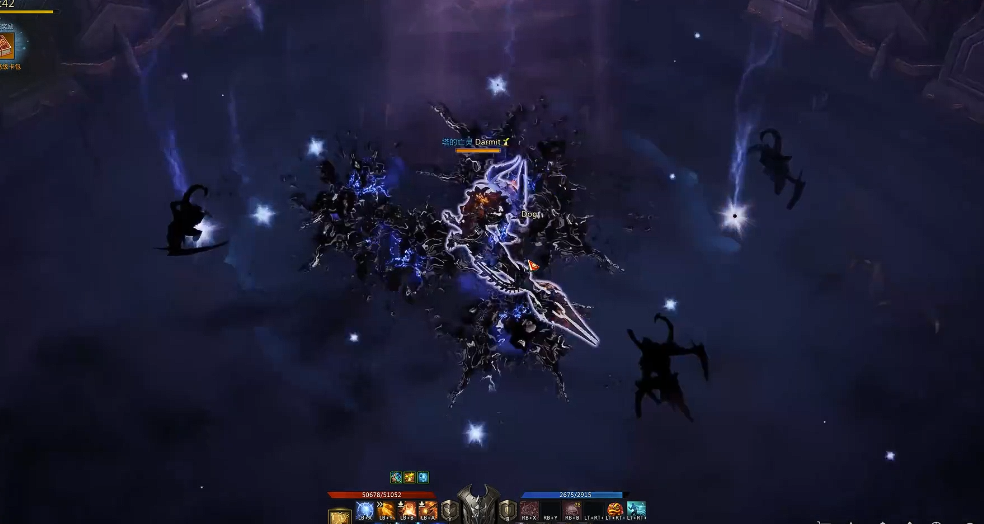Image resolution: width=984 pixels, height=524 pixels.
Task: Cast the orange flame burst skill
Action: pos(429,511)
